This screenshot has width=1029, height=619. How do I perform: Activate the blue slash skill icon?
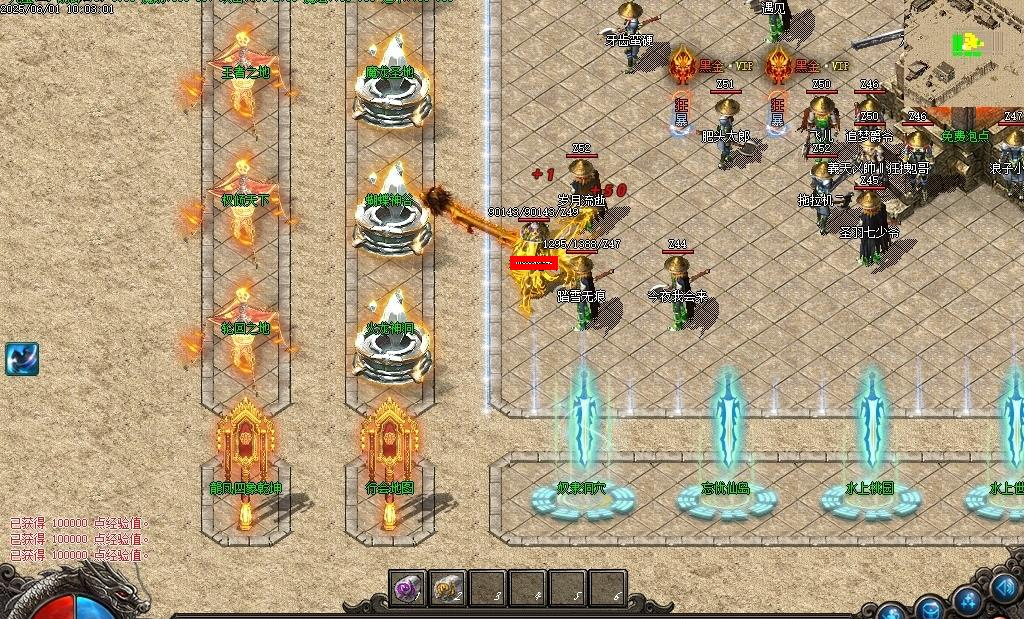(x=21, y=358)
